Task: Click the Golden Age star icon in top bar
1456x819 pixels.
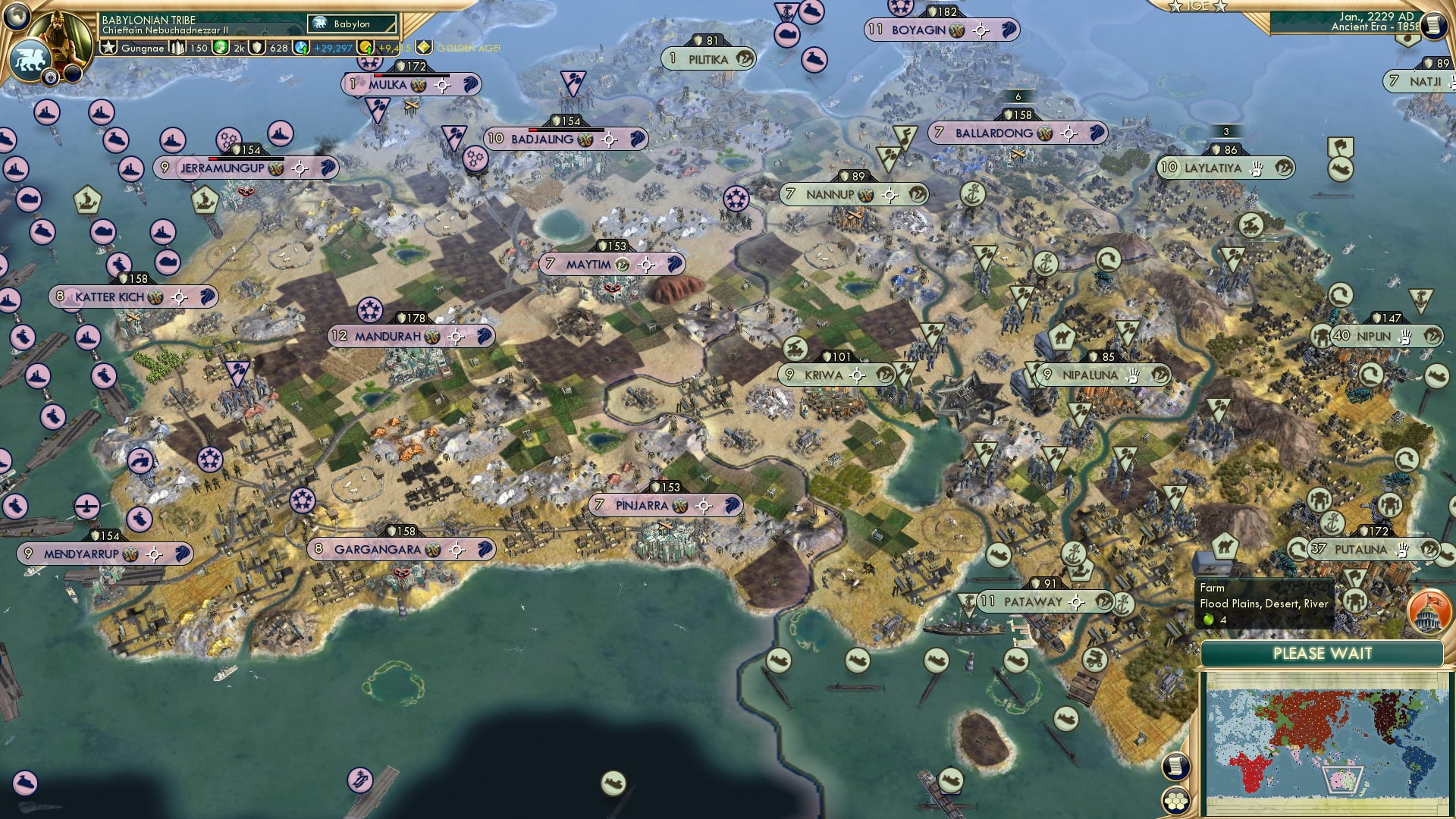Action: [x=423, y=49]
